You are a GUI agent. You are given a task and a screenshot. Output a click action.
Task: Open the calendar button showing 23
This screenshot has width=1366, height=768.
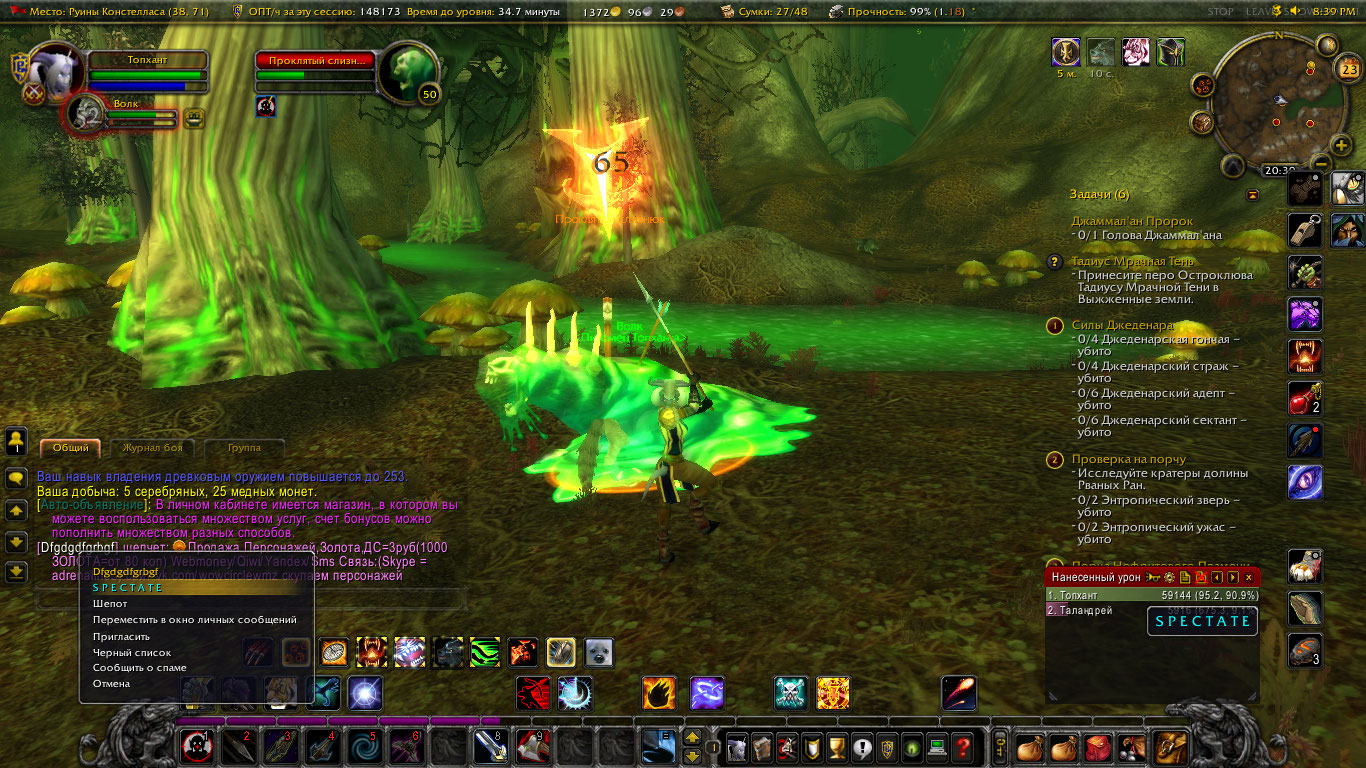1348,69
